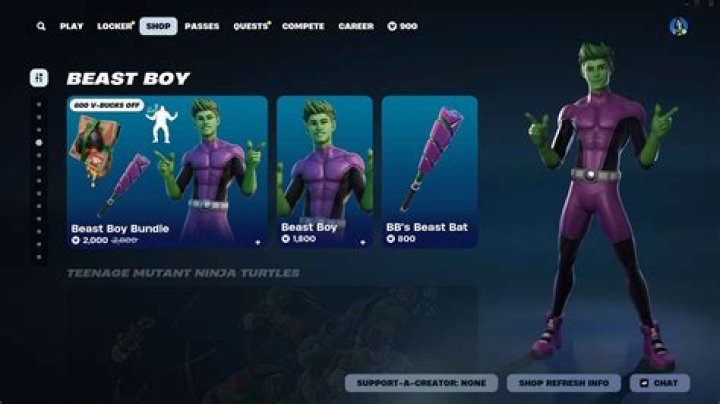
Task: View Shop Refresh Info
Action: pyautogui.click(x=564, y=383)
